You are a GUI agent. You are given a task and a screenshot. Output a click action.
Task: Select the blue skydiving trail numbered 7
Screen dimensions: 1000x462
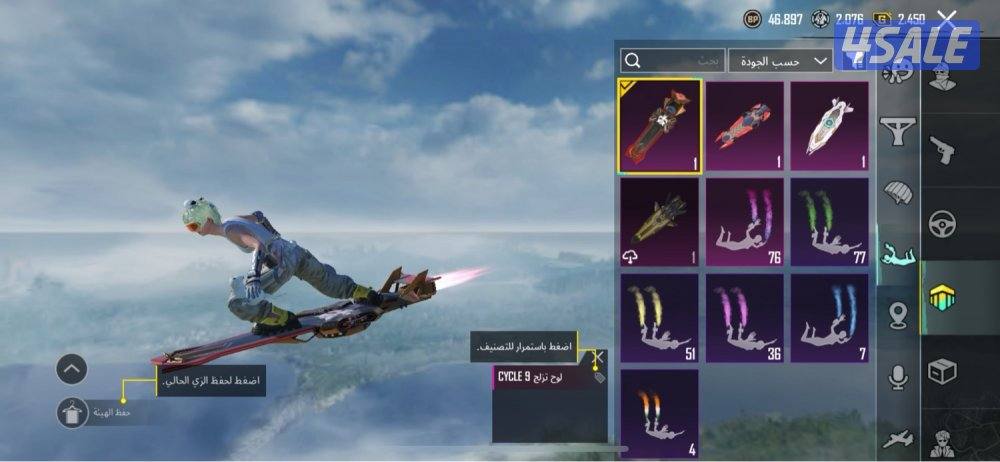(x=830, y=318)
